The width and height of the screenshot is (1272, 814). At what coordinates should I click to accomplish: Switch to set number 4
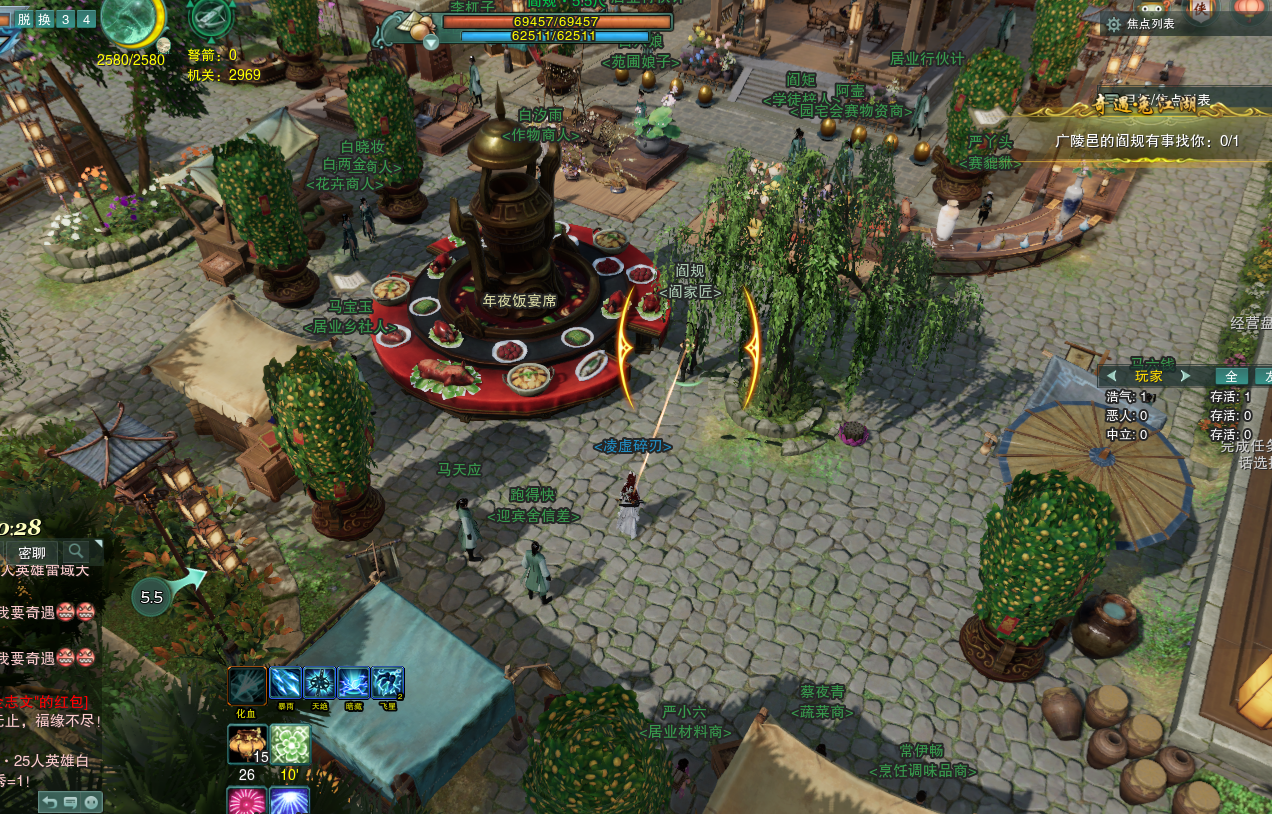(x=86, y=19)
